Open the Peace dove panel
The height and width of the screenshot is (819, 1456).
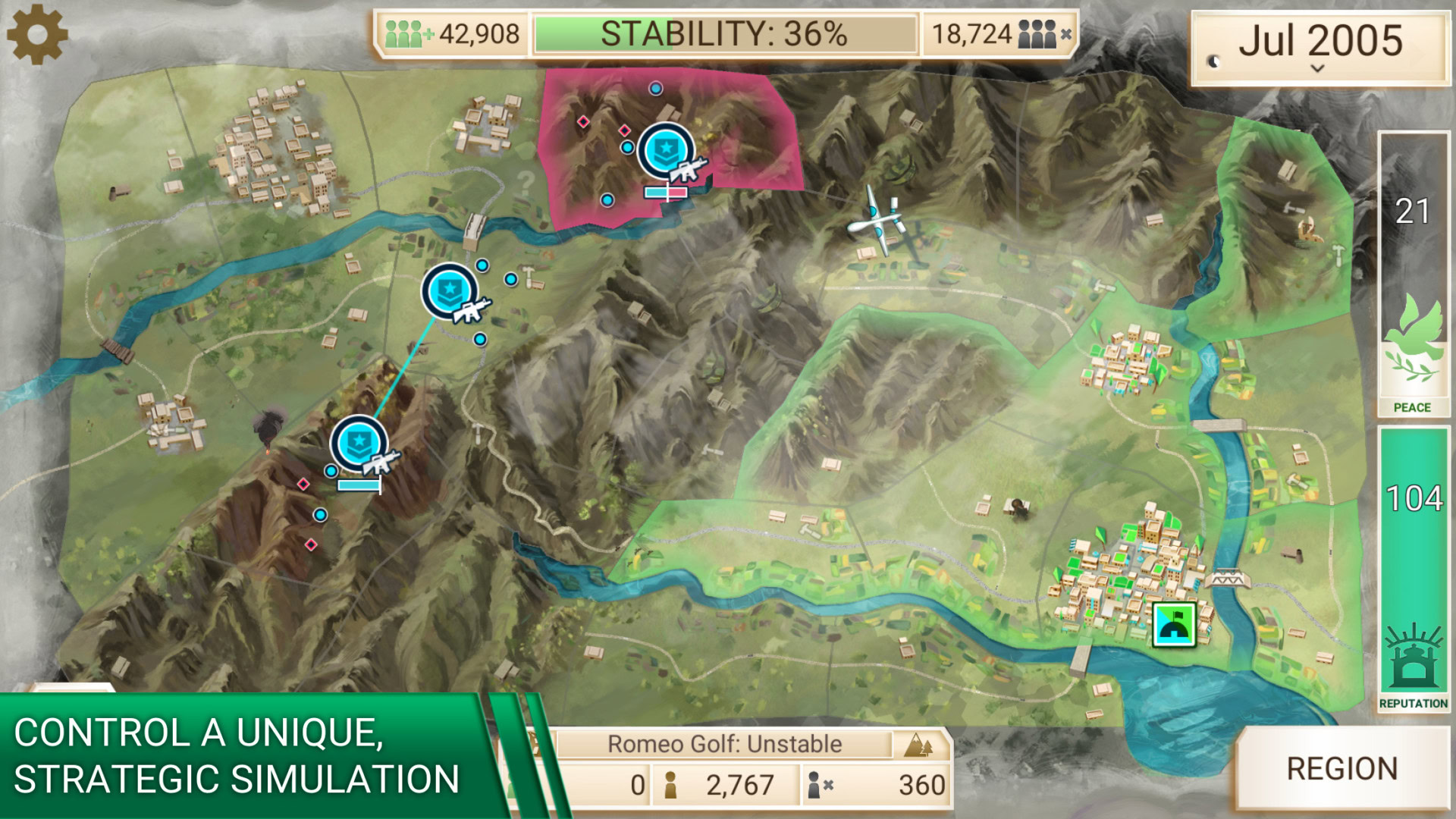[x=1414, y=275]
